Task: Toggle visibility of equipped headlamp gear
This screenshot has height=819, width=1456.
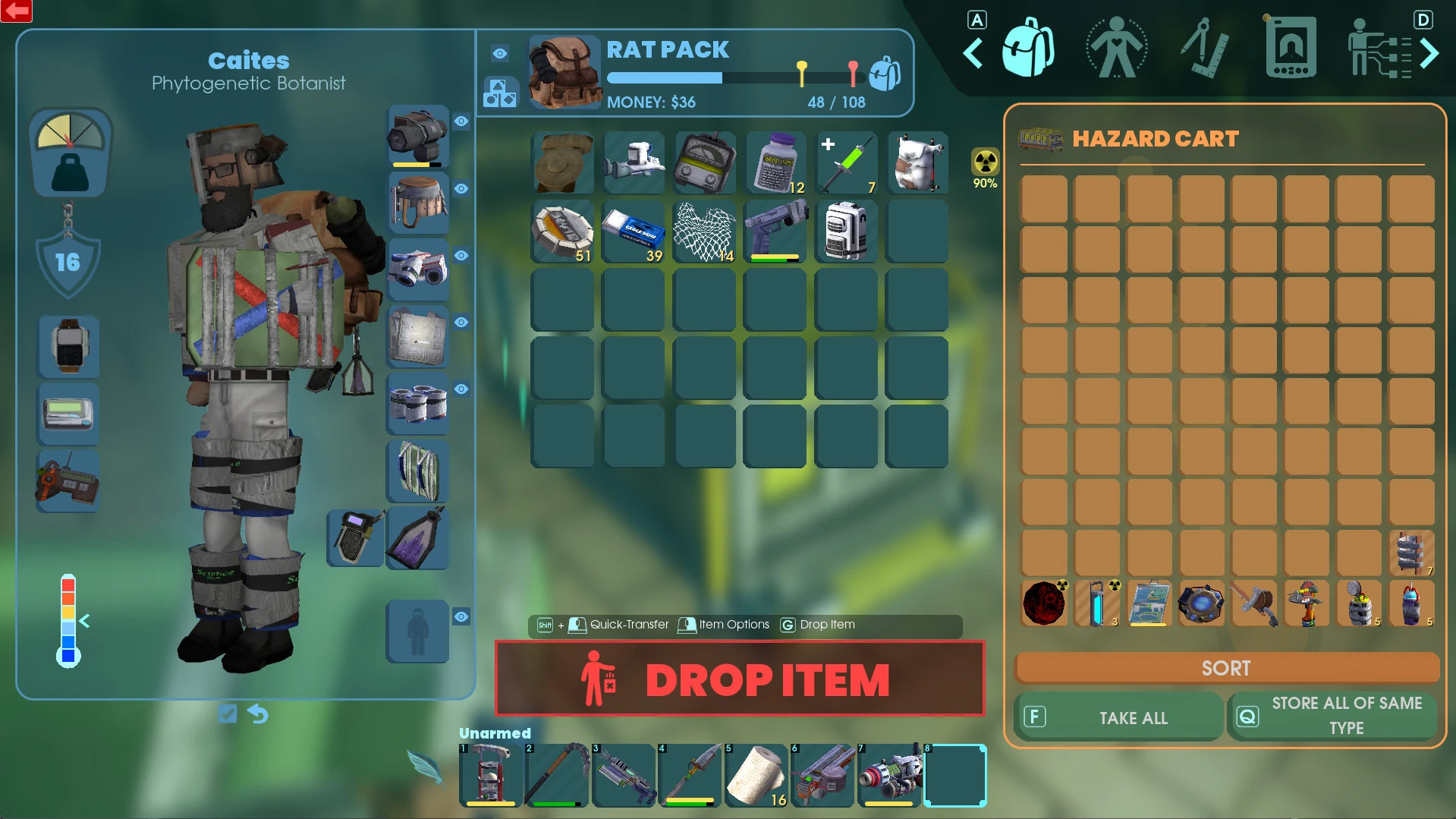Action: 461,121
